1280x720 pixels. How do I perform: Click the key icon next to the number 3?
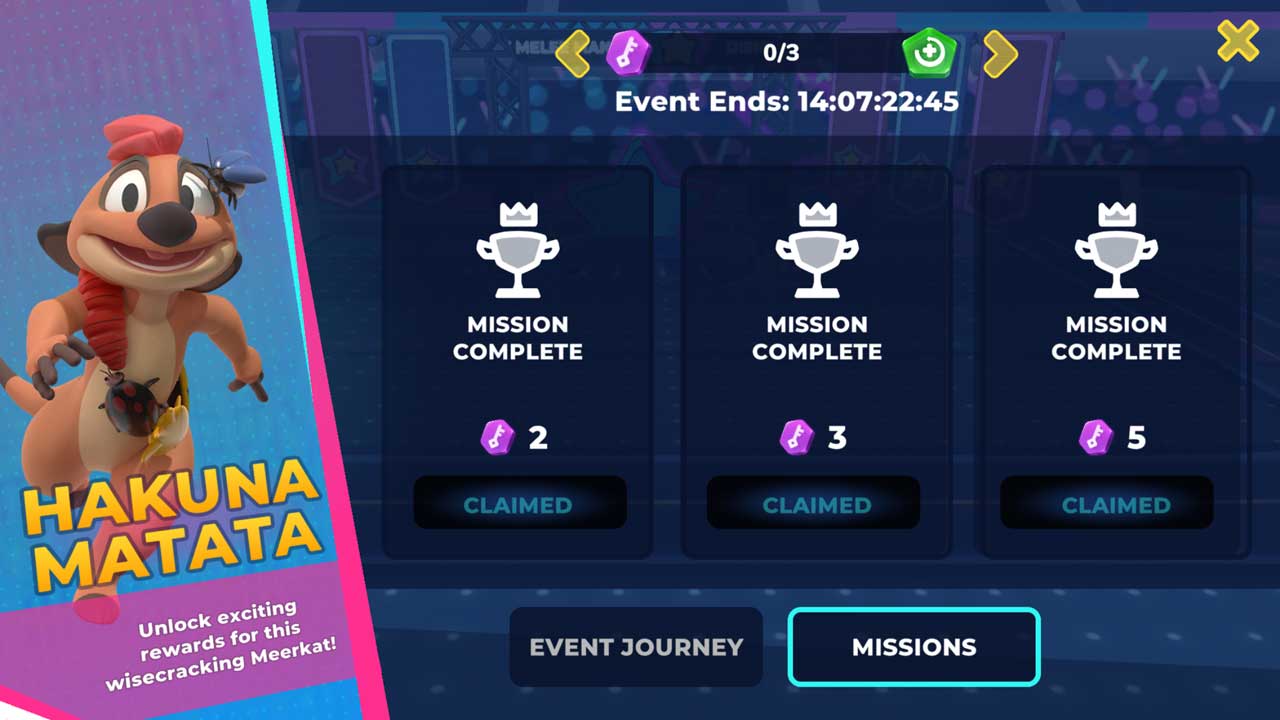[x=797, y=437]
